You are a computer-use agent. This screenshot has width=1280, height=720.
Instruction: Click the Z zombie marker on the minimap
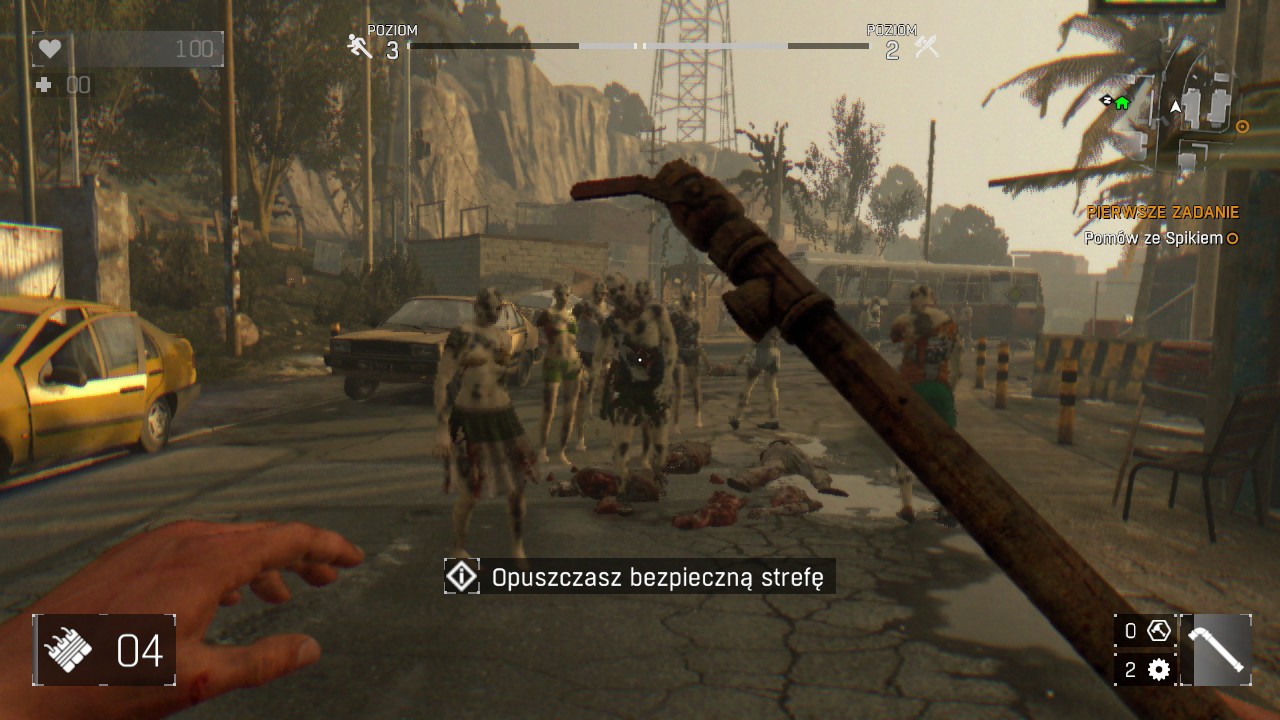1106,100
